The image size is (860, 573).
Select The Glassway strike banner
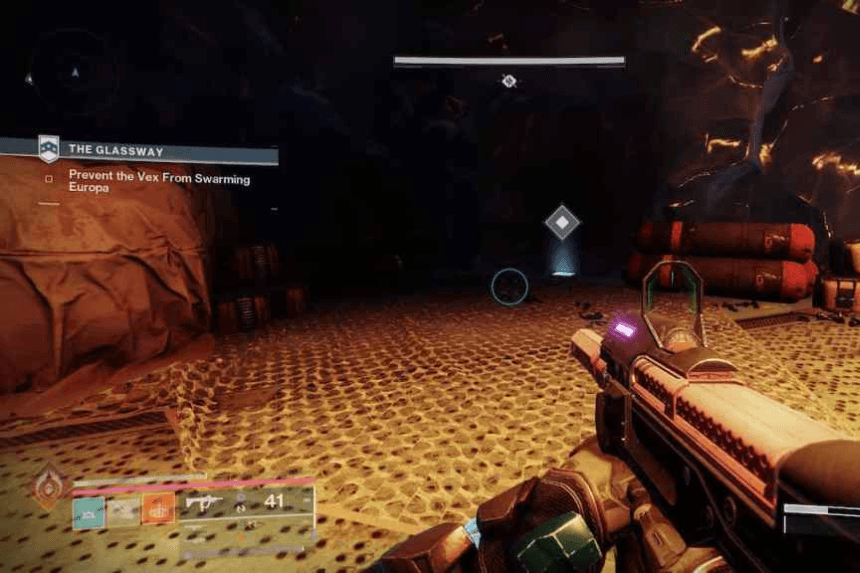160,151
